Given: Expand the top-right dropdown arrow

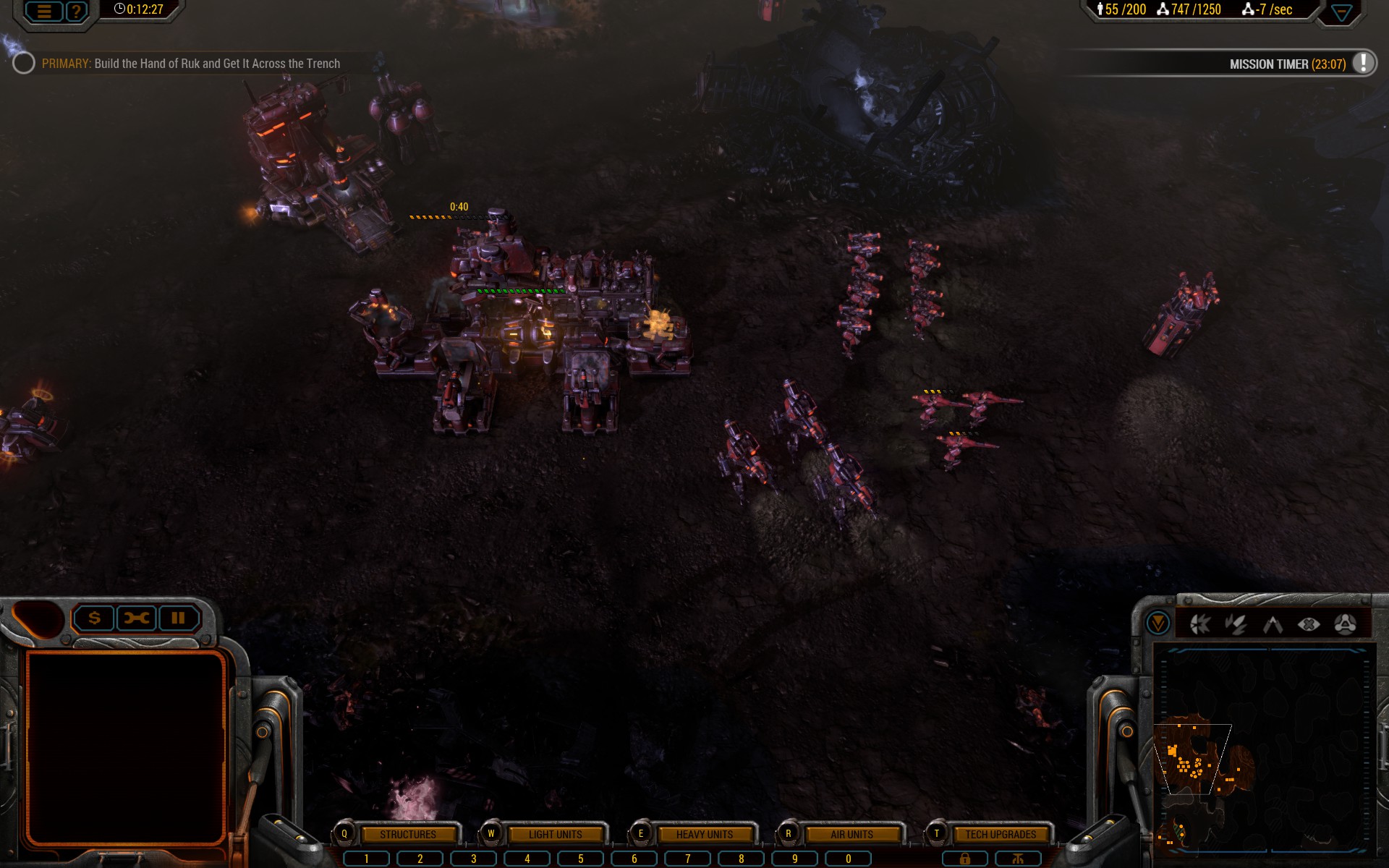Looking at the screenshot, I should pos(1341,12).
